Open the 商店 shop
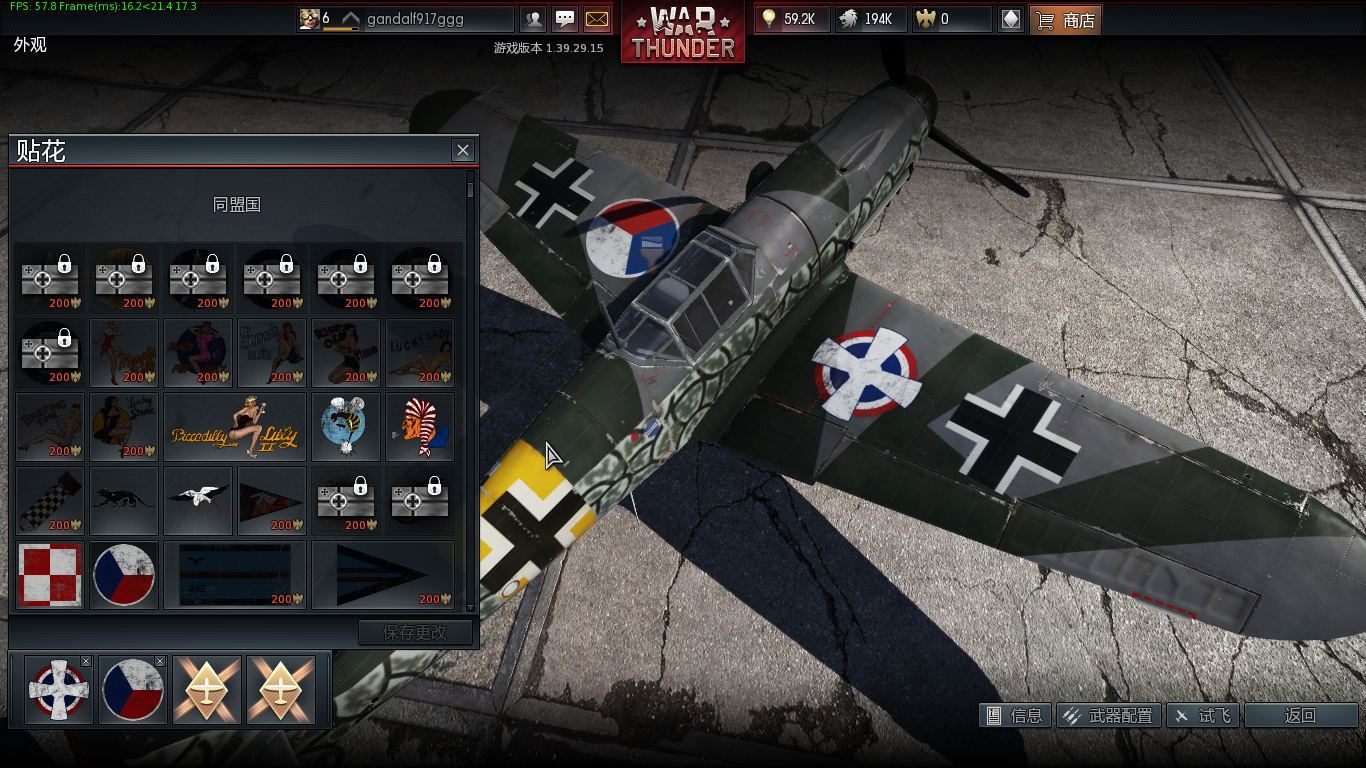 [x=1066, y=19]
